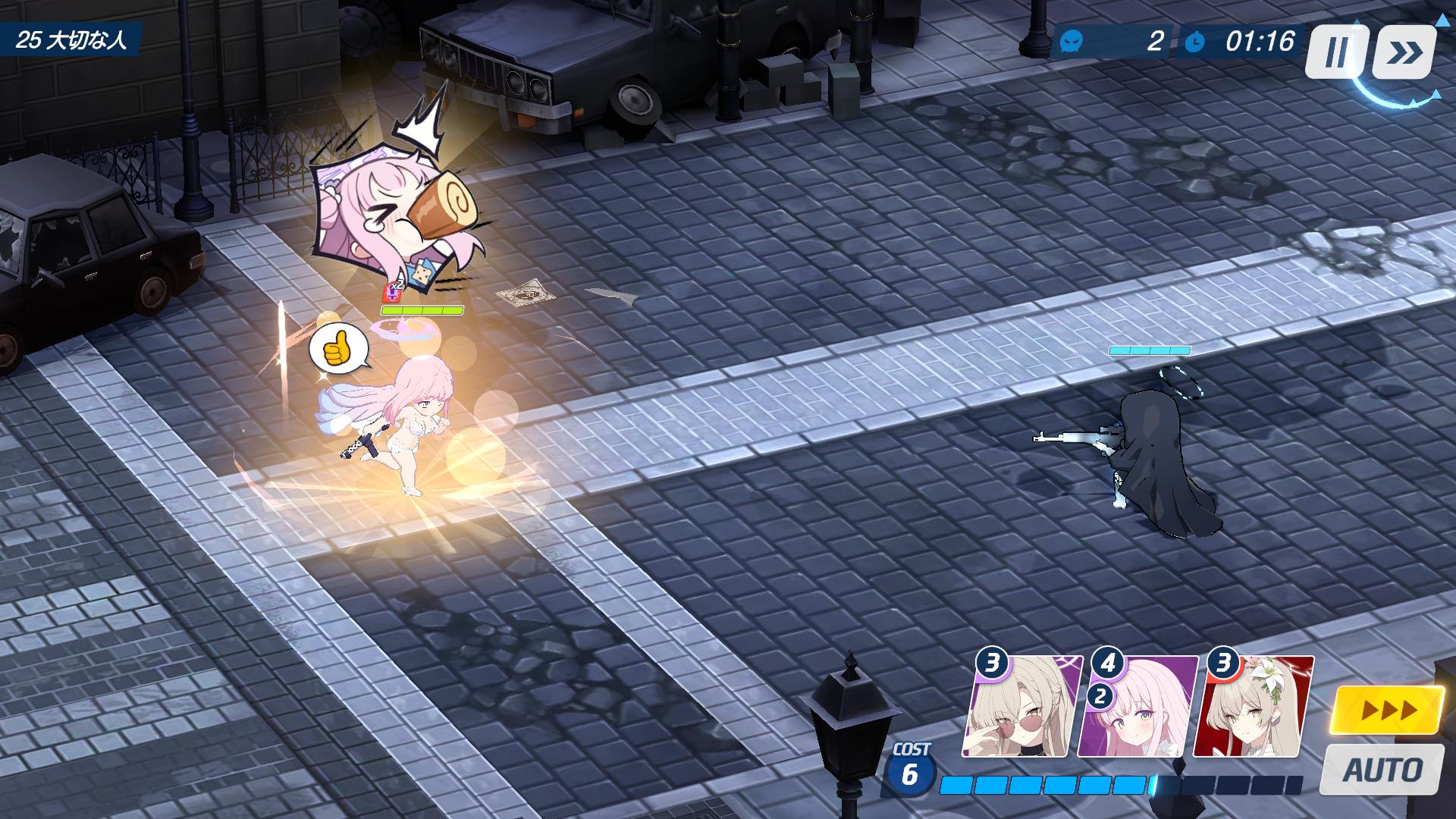
Task: Use the sunglasses girl skill card
Action: pyautogui.click(x=1021, y=708)
